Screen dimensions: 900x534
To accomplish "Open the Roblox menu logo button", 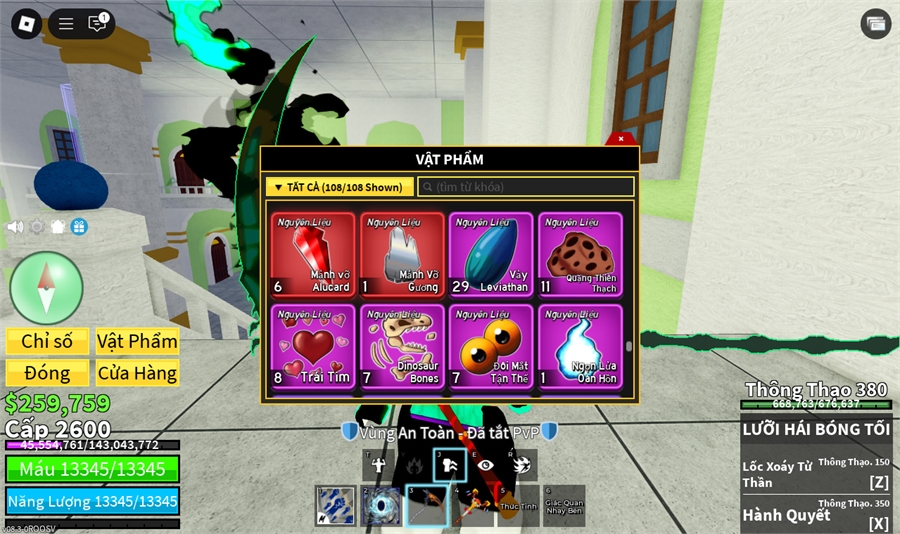I will tap(26, 24).
